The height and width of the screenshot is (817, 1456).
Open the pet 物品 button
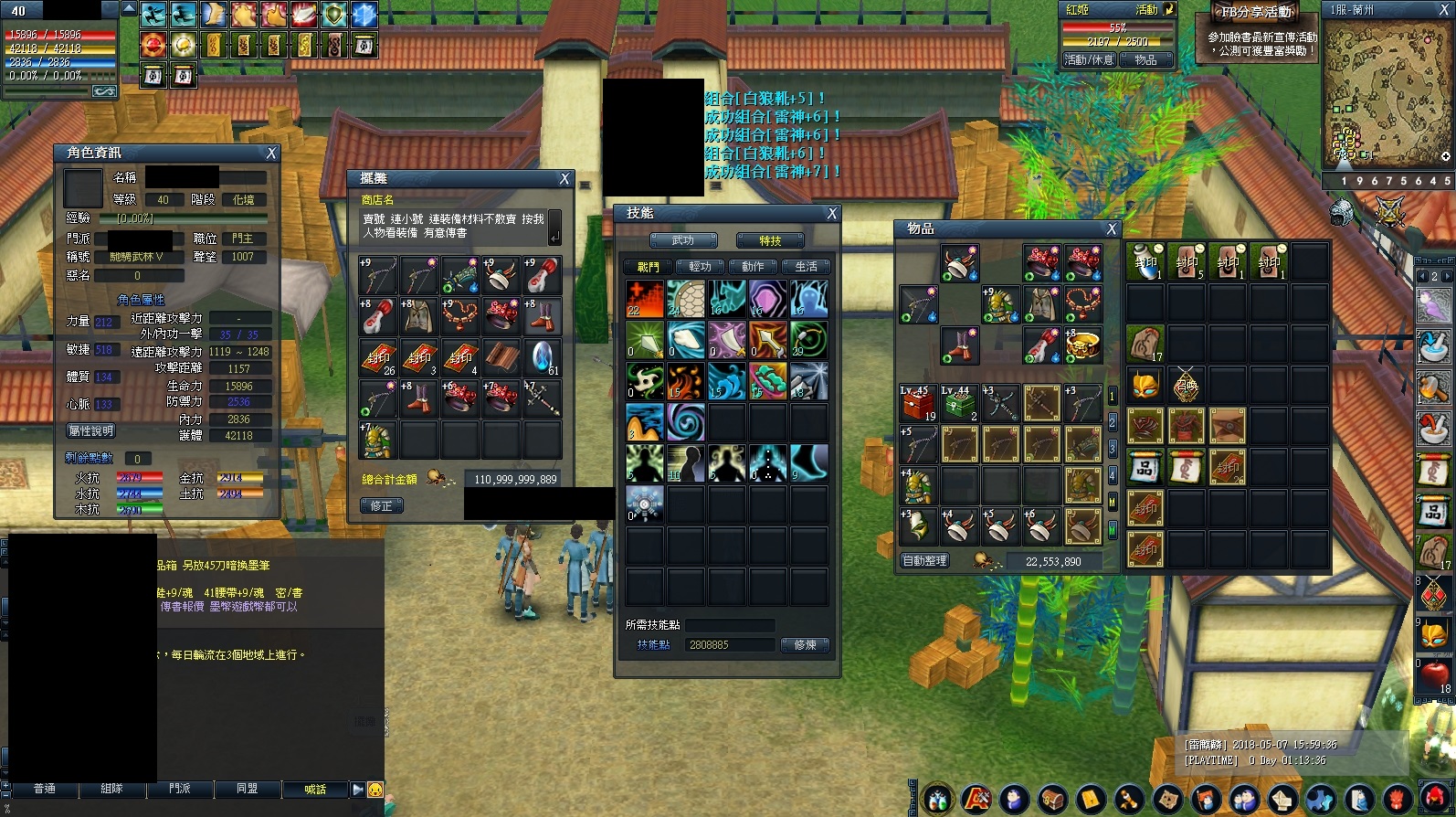1145,60
